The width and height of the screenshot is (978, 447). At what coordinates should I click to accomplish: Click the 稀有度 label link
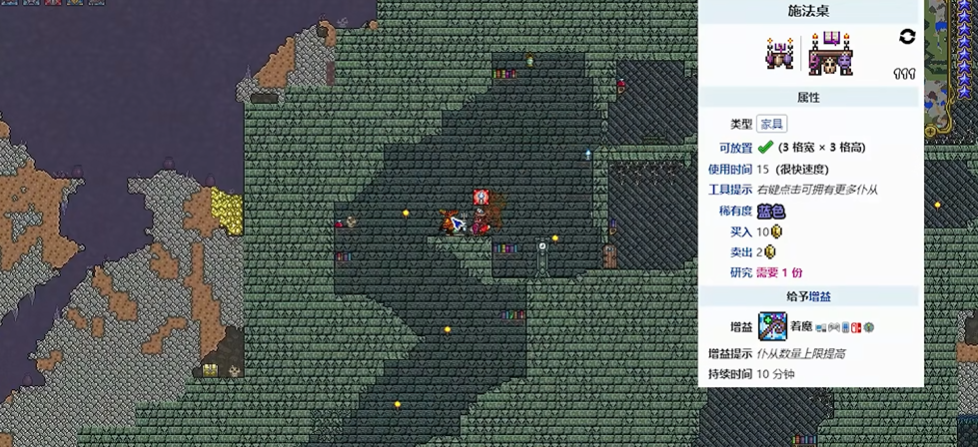point(734,211)
